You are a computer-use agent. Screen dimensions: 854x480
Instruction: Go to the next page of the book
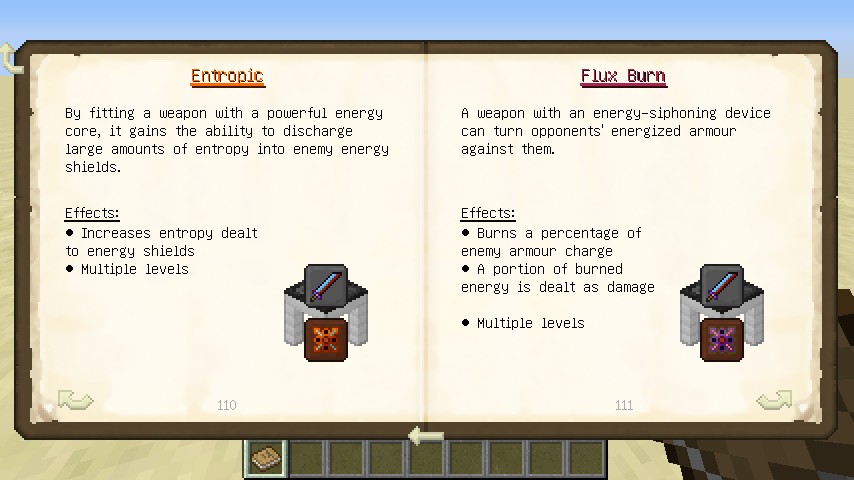click(x=774, y=401)
